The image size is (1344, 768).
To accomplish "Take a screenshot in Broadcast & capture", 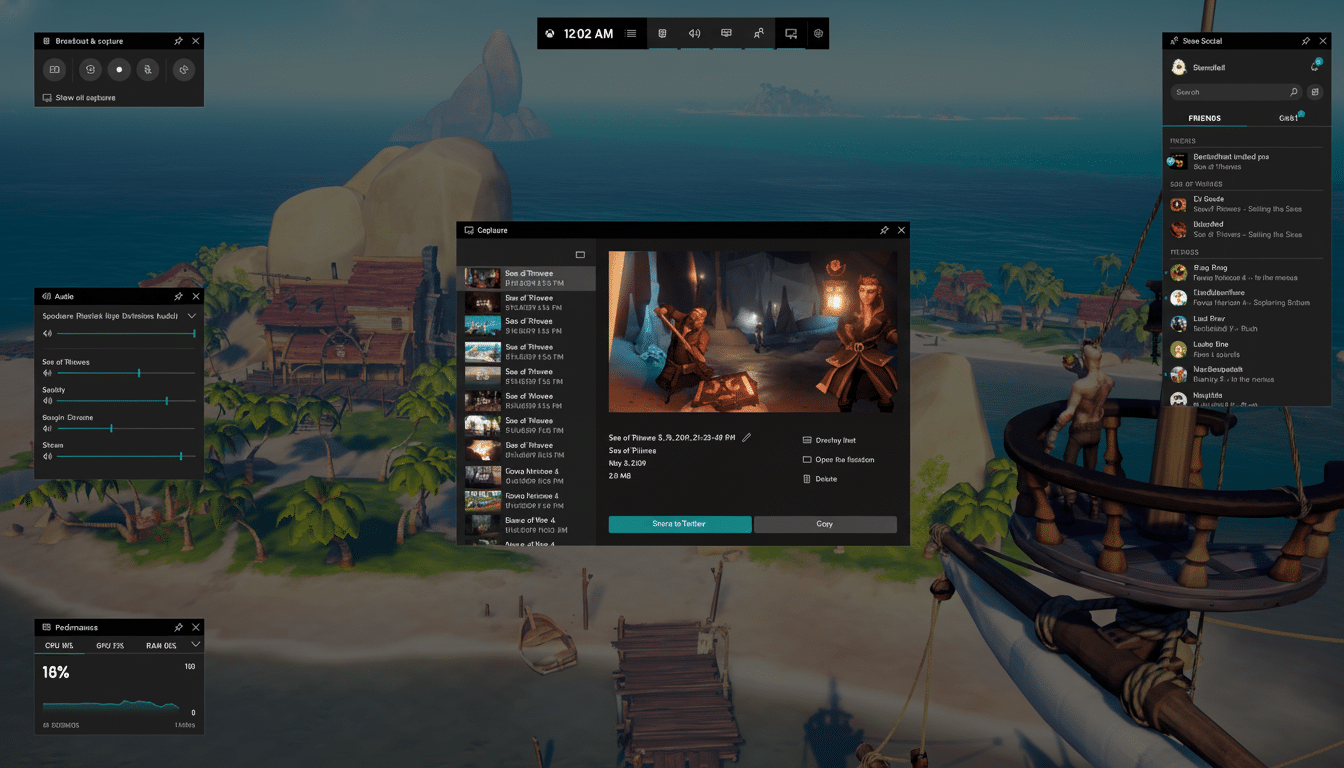I will point(54,70).
